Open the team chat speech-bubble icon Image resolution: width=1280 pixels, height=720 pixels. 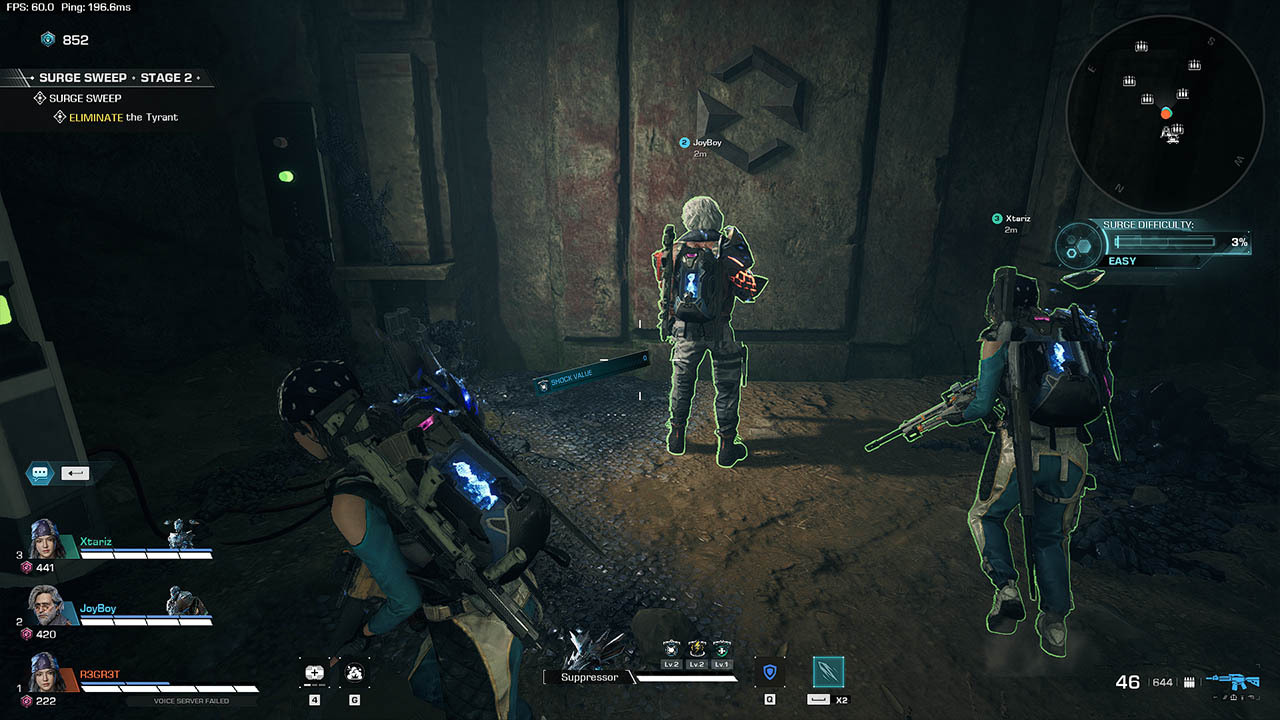coord(40,473)
